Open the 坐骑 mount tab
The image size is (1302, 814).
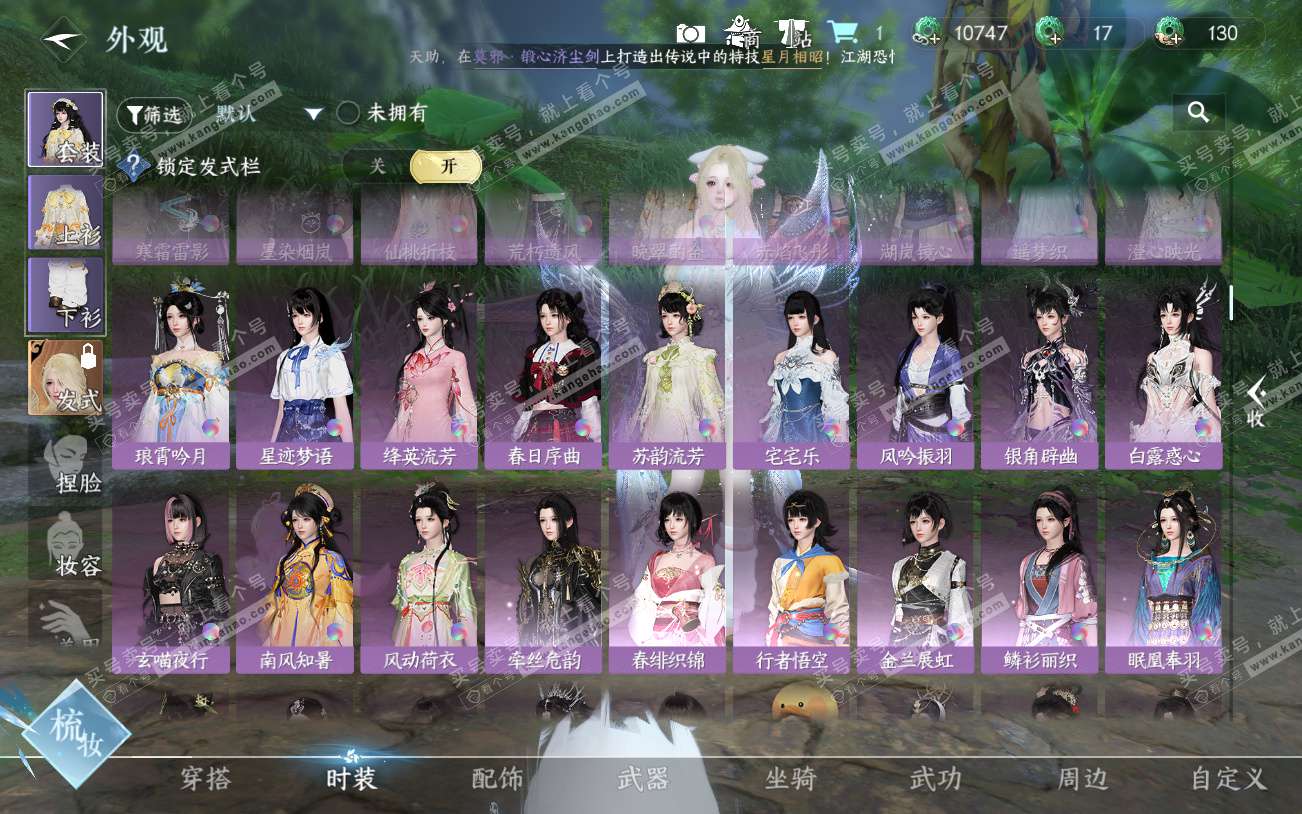click(x=790, y=779)
